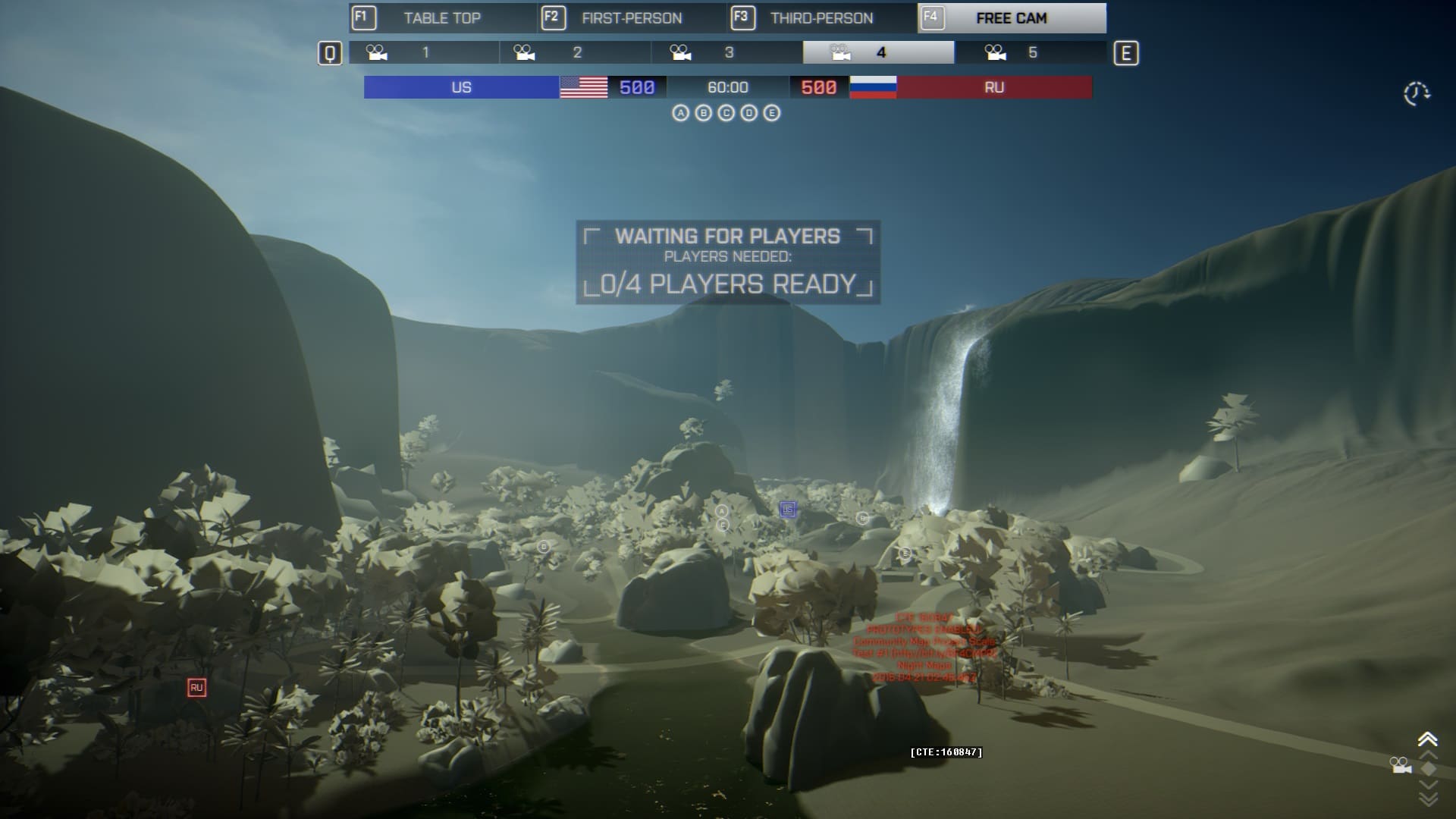Choose objective flag E below the scoreboard
1456x819 pixels.
click(x=771, y=113)
